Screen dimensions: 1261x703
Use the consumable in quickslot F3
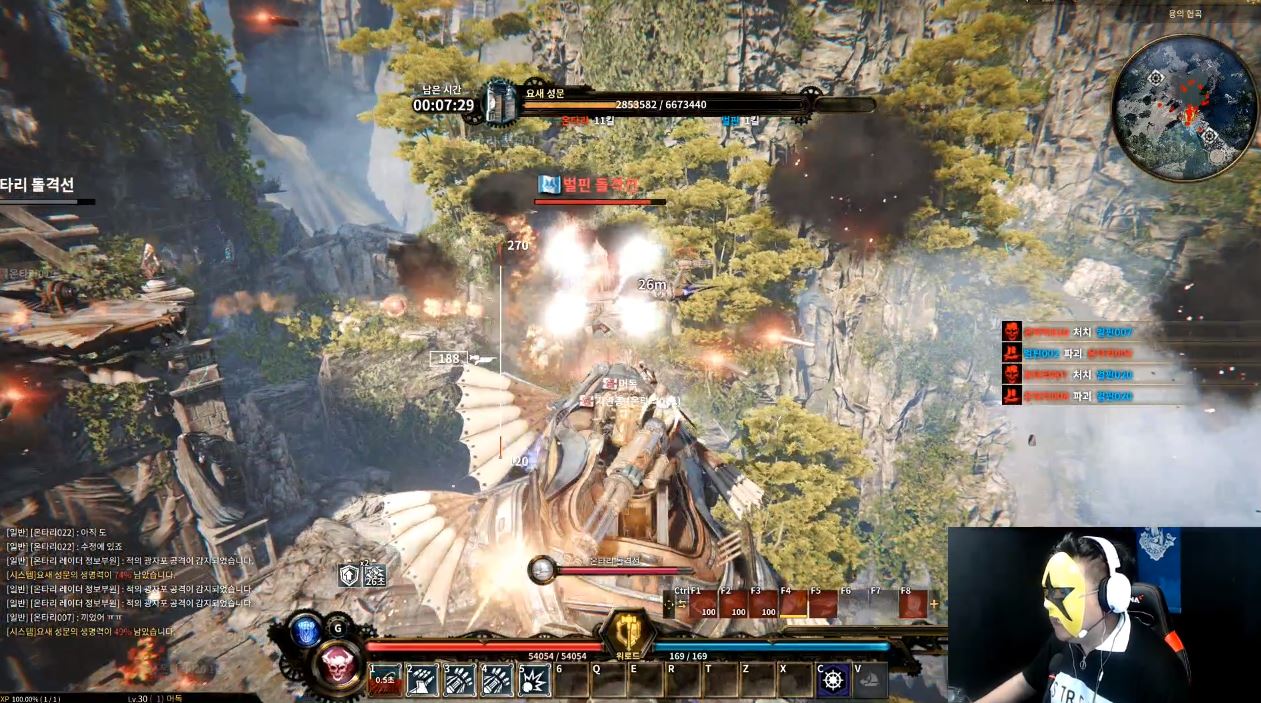pos(763,604)
